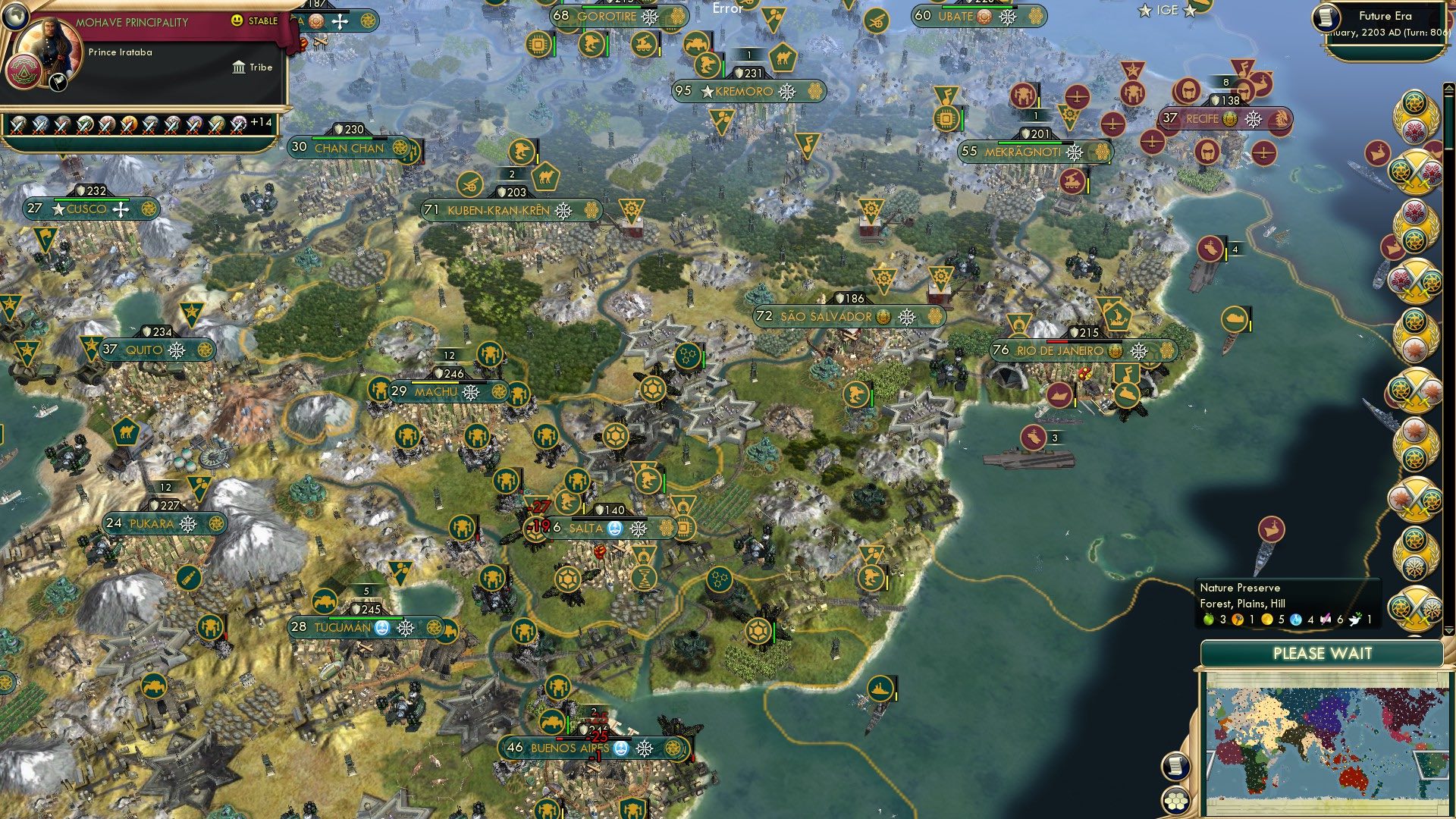Click the globe button in the top-left corner
The height and width of the screenshot is (819, 1456).
pos(15,17)
